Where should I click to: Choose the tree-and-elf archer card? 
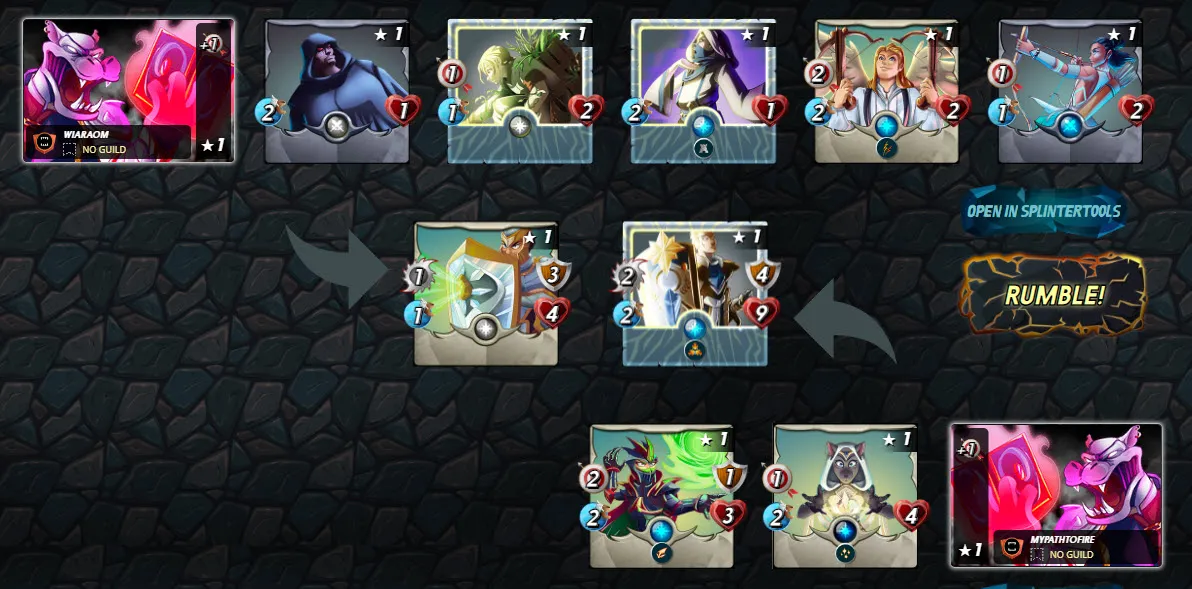click(520, 91)
